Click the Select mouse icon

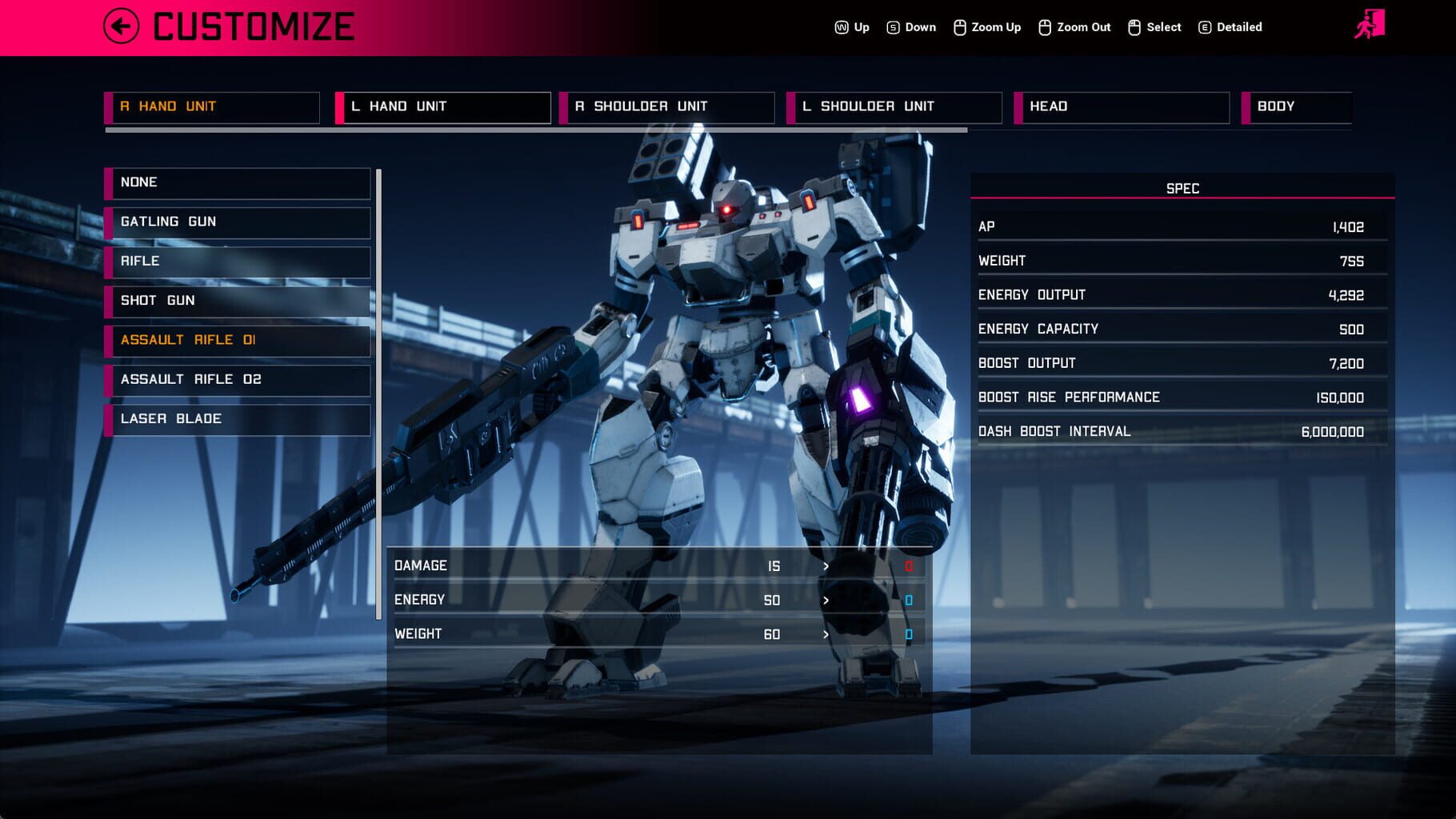pos(1133,26)
